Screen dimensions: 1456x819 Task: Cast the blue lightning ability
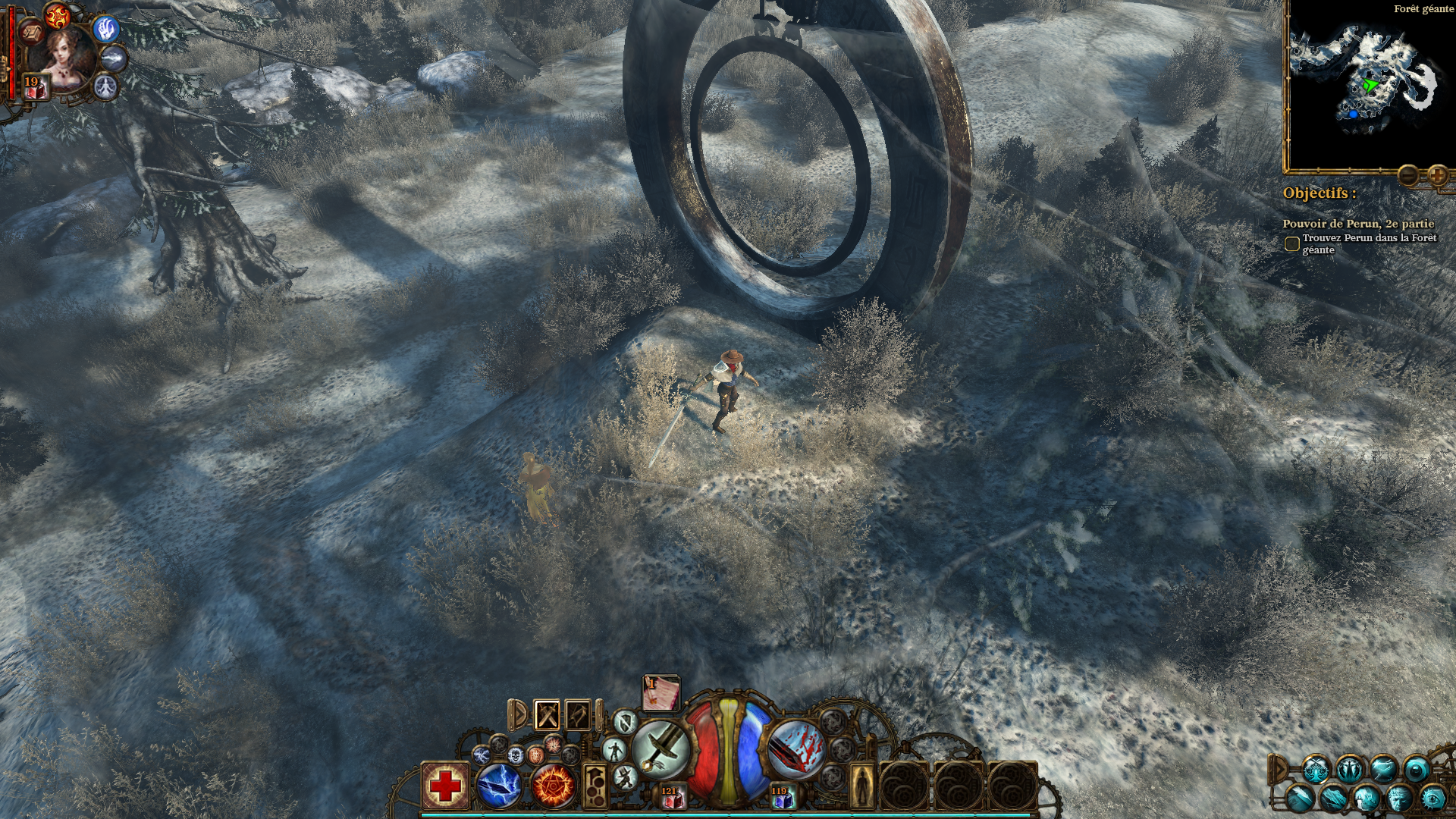(499, 786)
